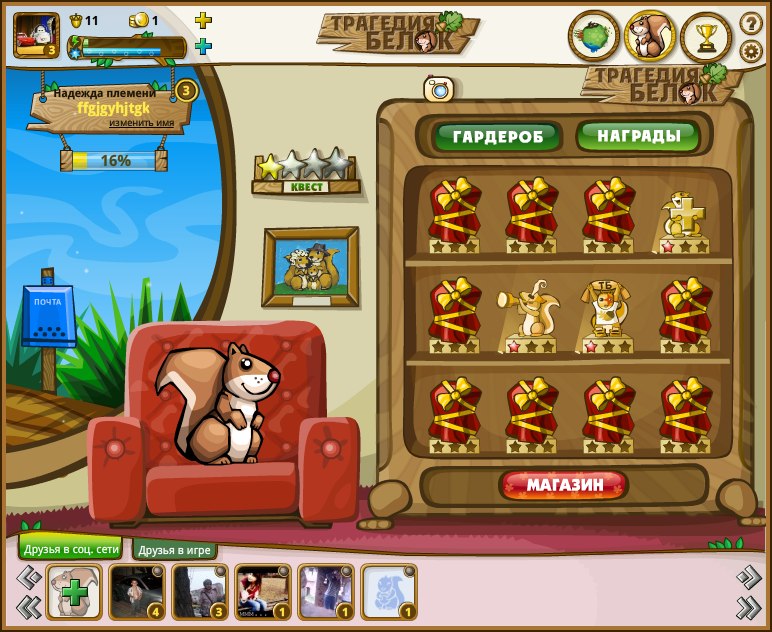Viewport: 772px width, 632px height.
Task: Take a screenshot with the camera icon
Action: point(439,90)
